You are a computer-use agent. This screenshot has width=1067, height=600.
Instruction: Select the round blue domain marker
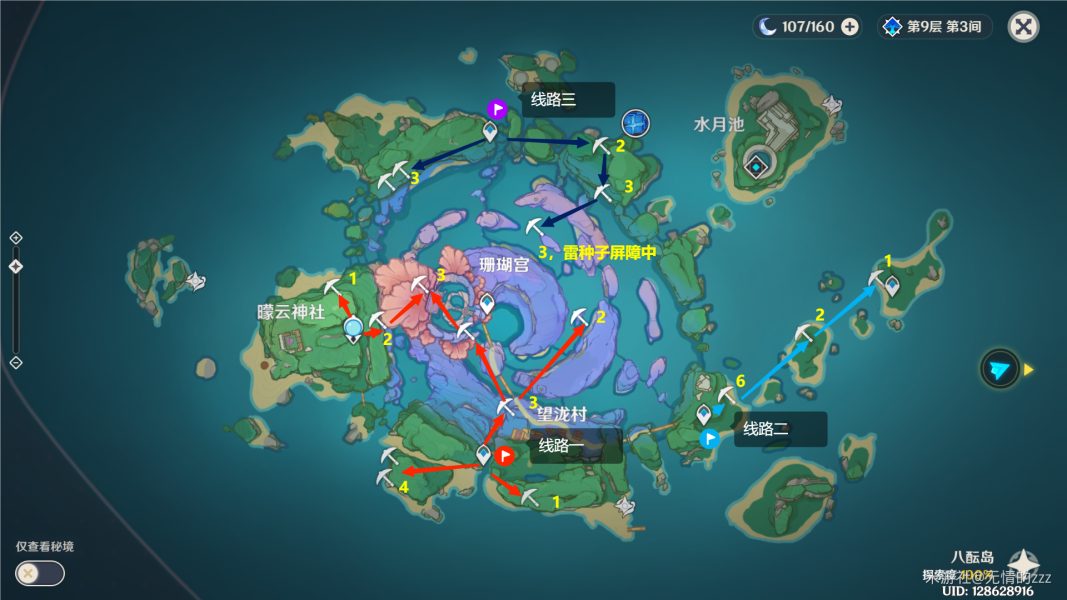[x=636, y=123]
